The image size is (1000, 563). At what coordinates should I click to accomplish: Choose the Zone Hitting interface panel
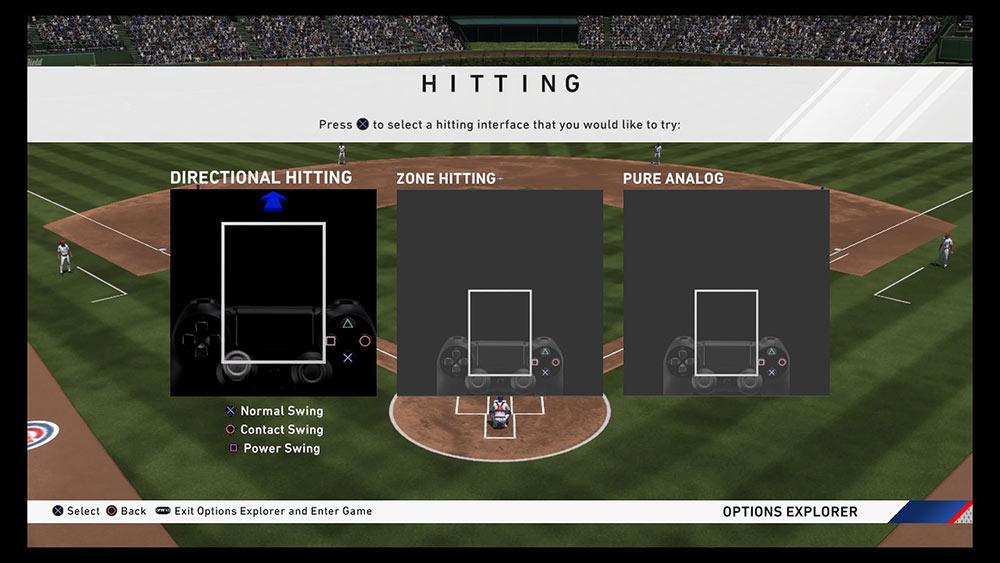click(499, 292)
